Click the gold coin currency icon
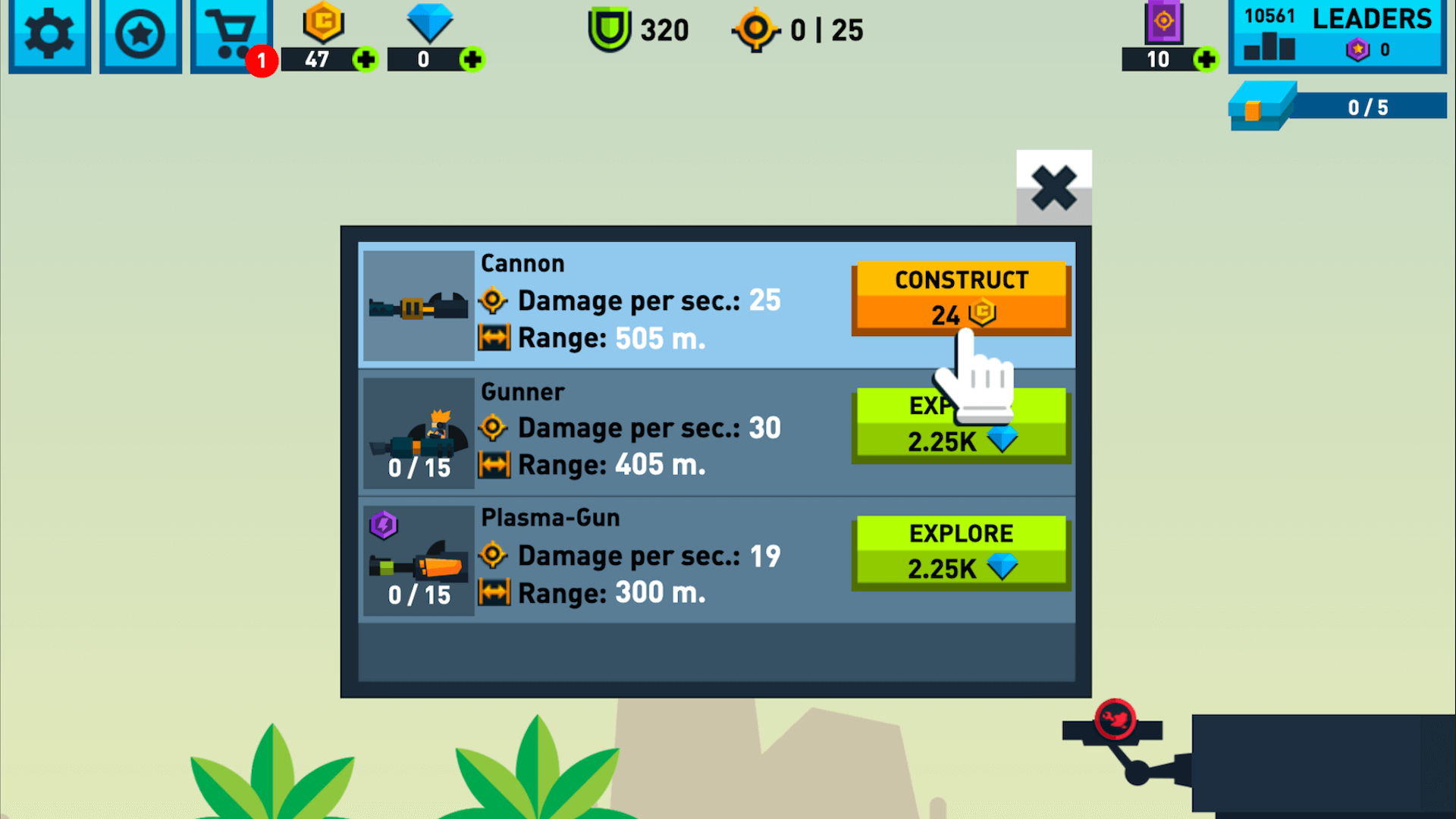The image size is (1456, 819). [322, 24]
